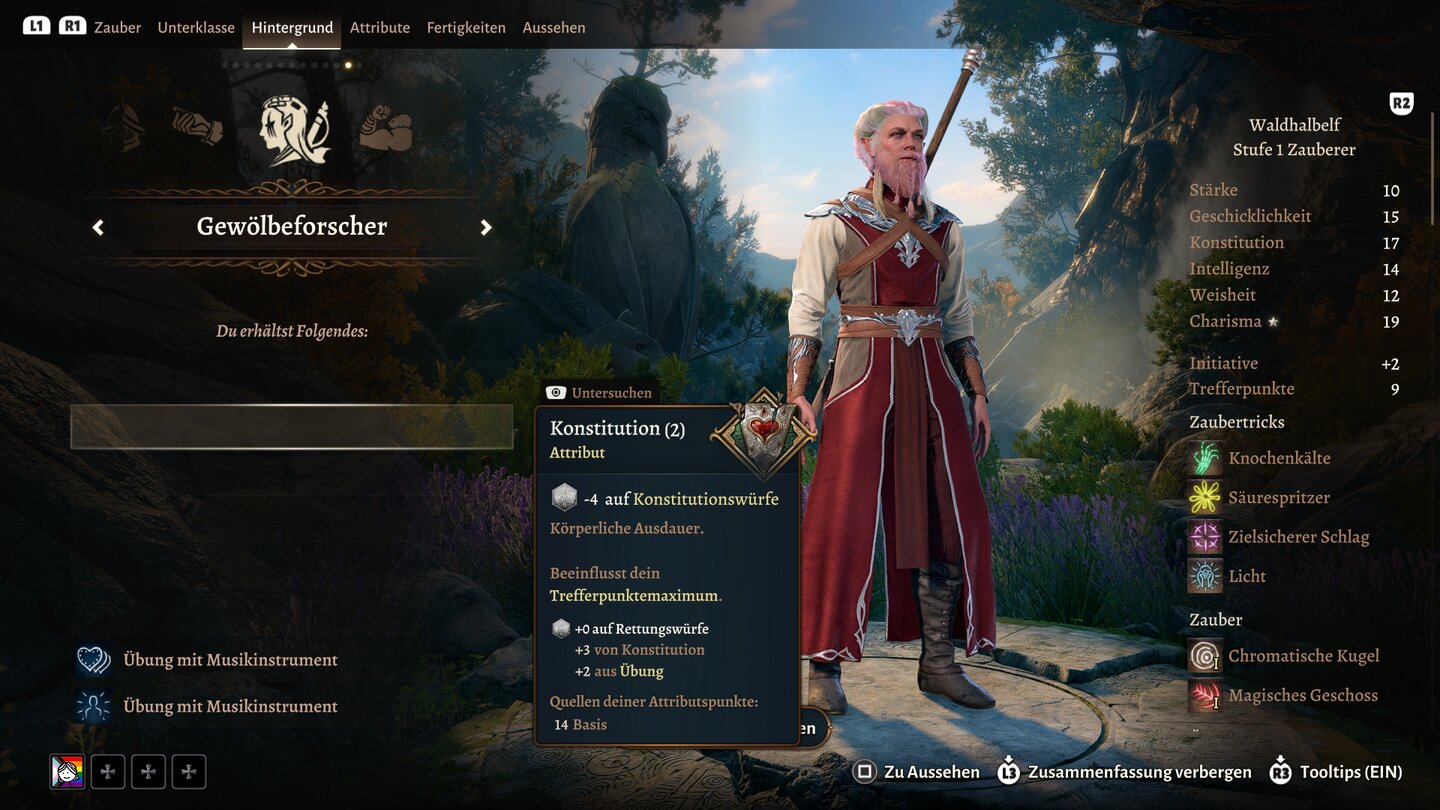Inspect the Säurespritzer cantrip icon
1440x810 pixels.
[1205, 497]
